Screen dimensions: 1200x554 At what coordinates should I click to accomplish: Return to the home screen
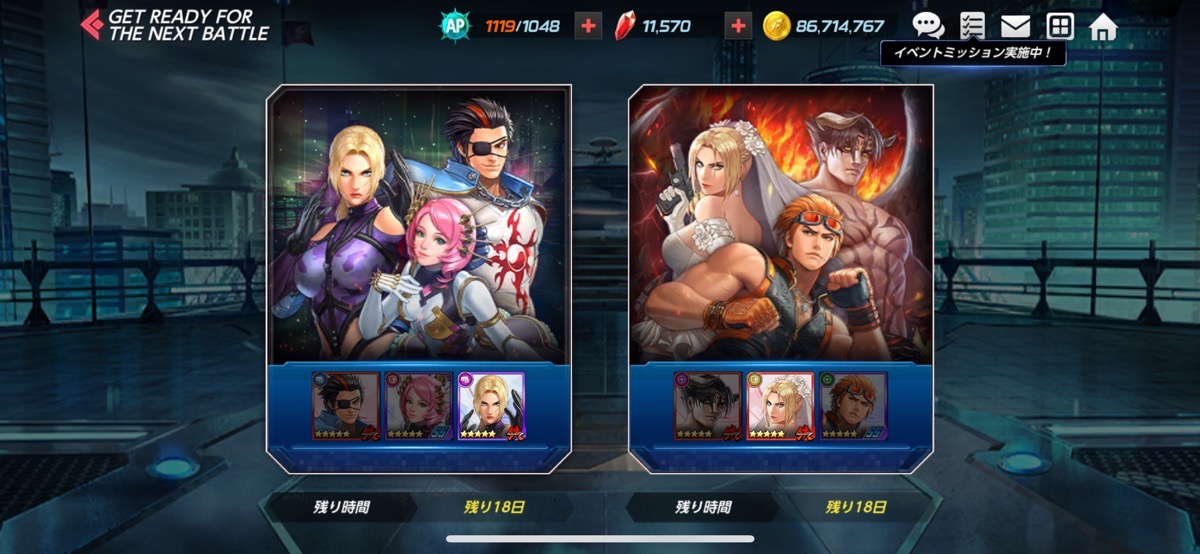(1103, 26)
